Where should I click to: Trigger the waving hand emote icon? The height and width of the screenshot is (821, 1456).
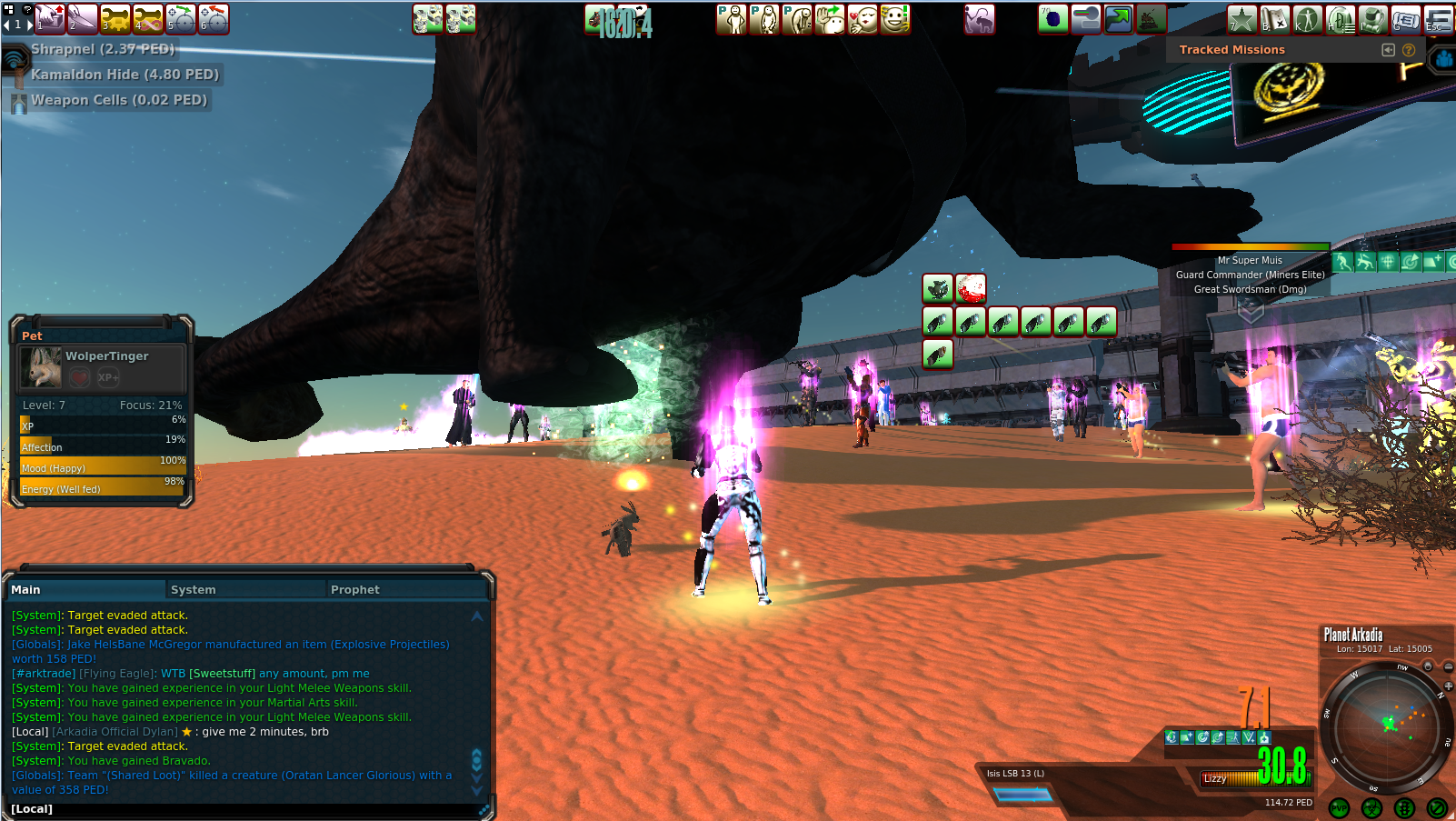[x=830, y=19]
